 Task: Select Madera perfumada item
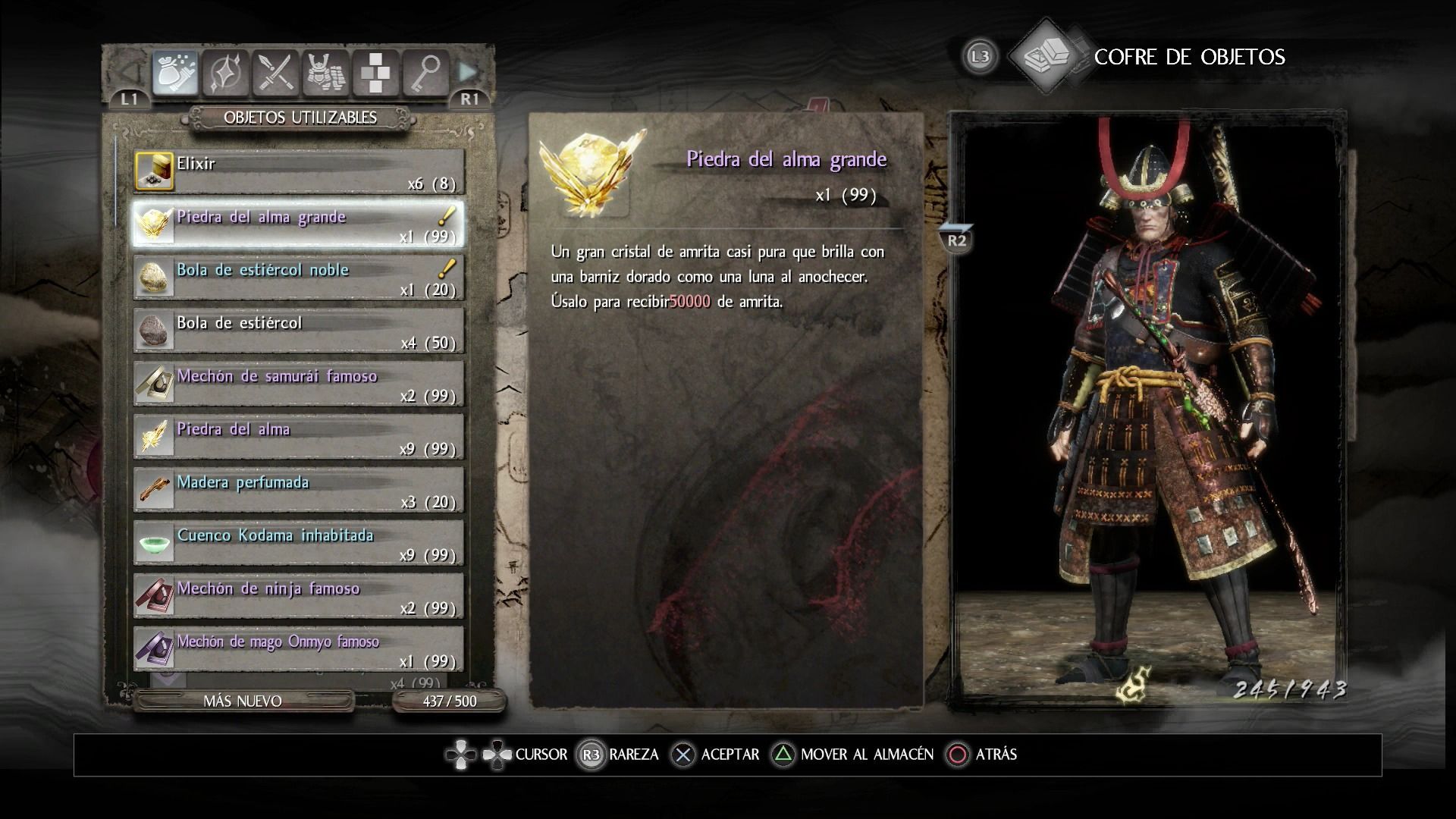(x=299, y=490)
